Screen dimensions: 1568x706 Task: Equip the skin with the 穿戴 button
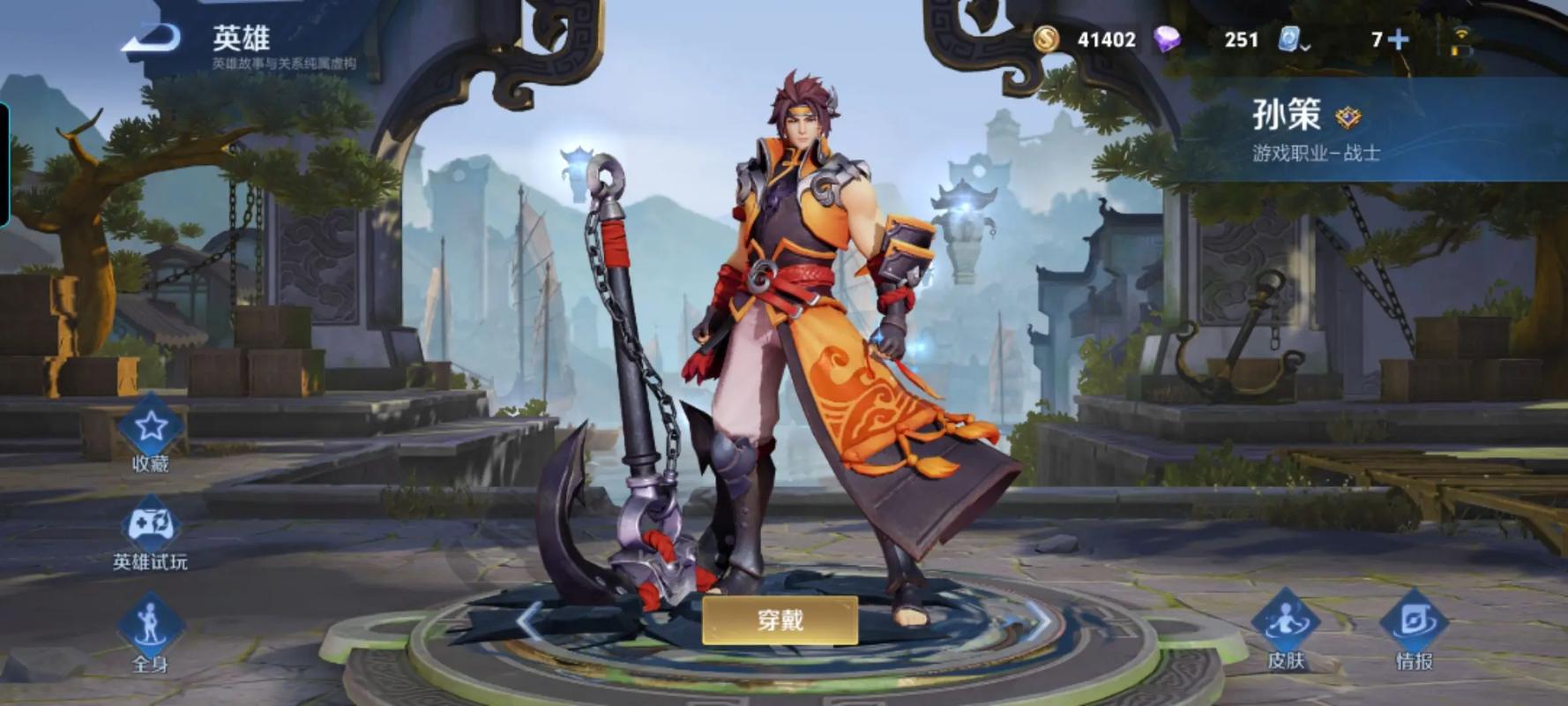780,620
